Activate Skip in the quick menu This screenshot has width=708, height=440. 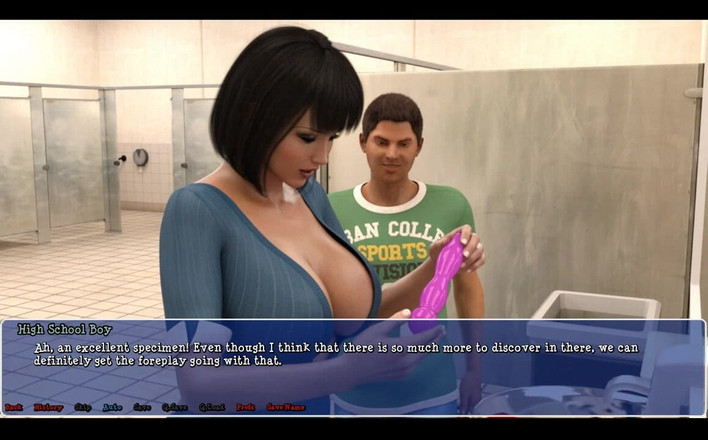click(82, 407)
